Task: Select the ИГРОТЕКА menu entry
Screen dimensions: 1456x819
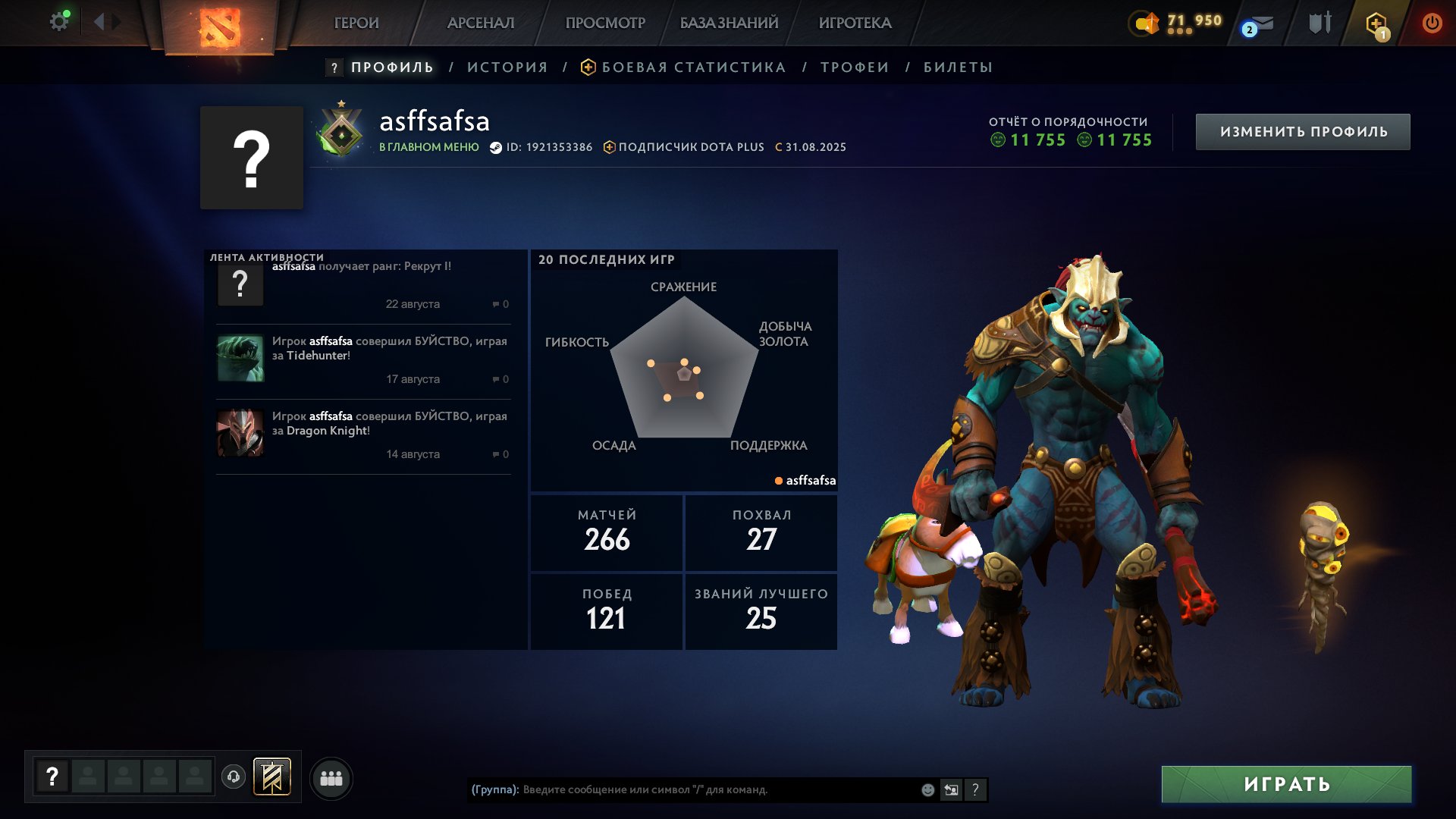Action: (x=855, y=23)
